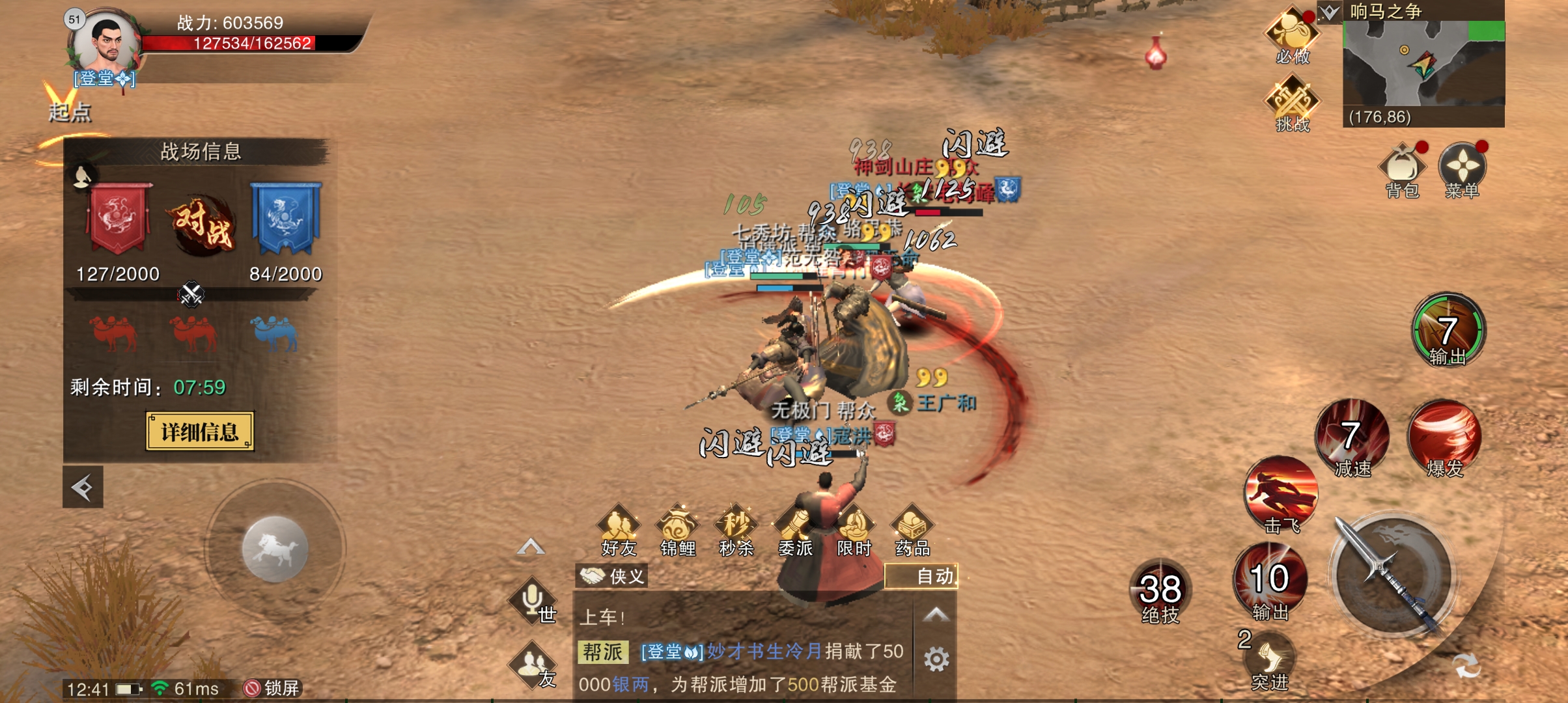
Task: Toggle 自动 auto-combat
Action: [x=921, y=576]
